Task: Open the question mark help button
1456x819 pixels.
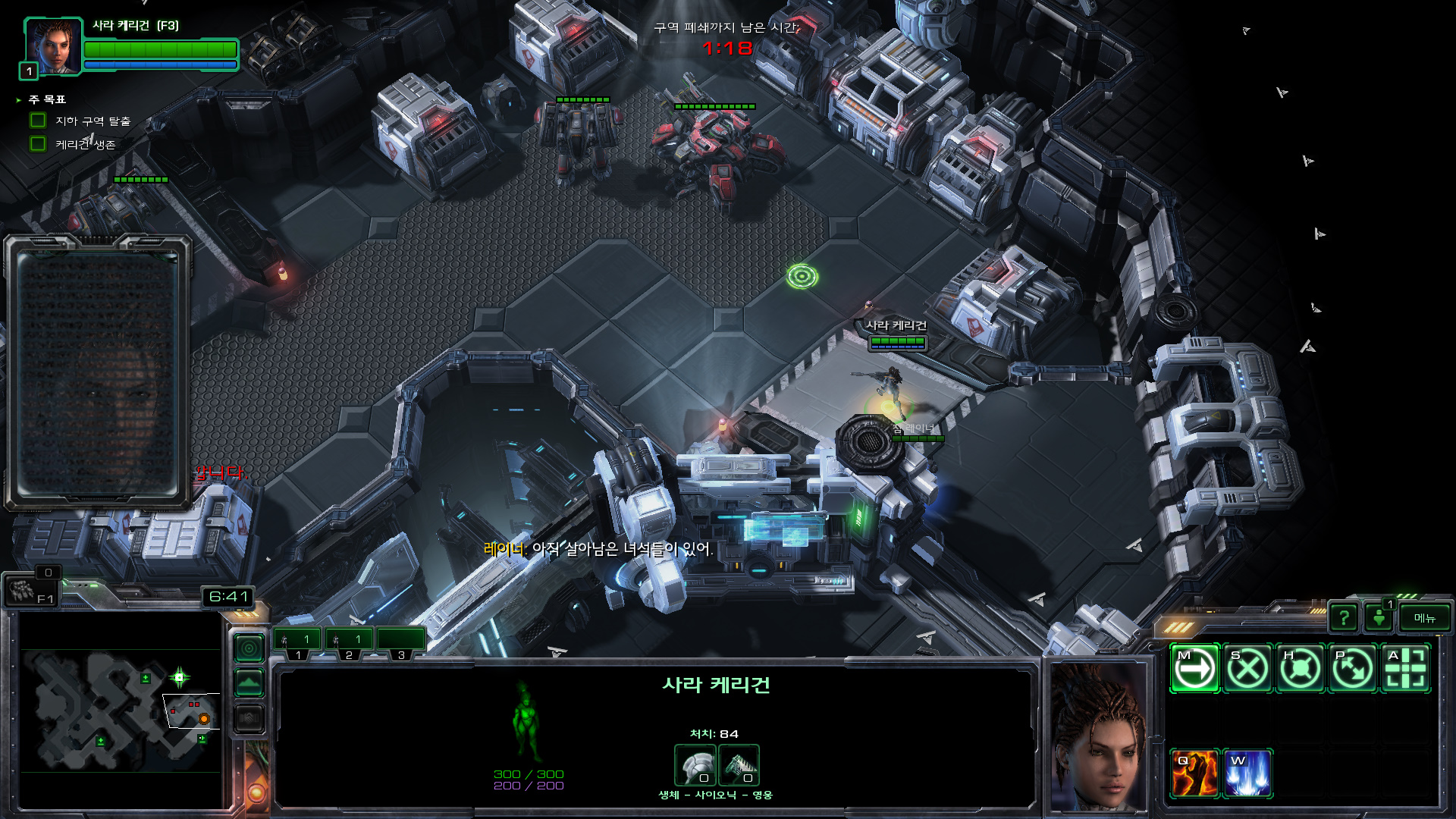Action: [x=1344, y=618]
